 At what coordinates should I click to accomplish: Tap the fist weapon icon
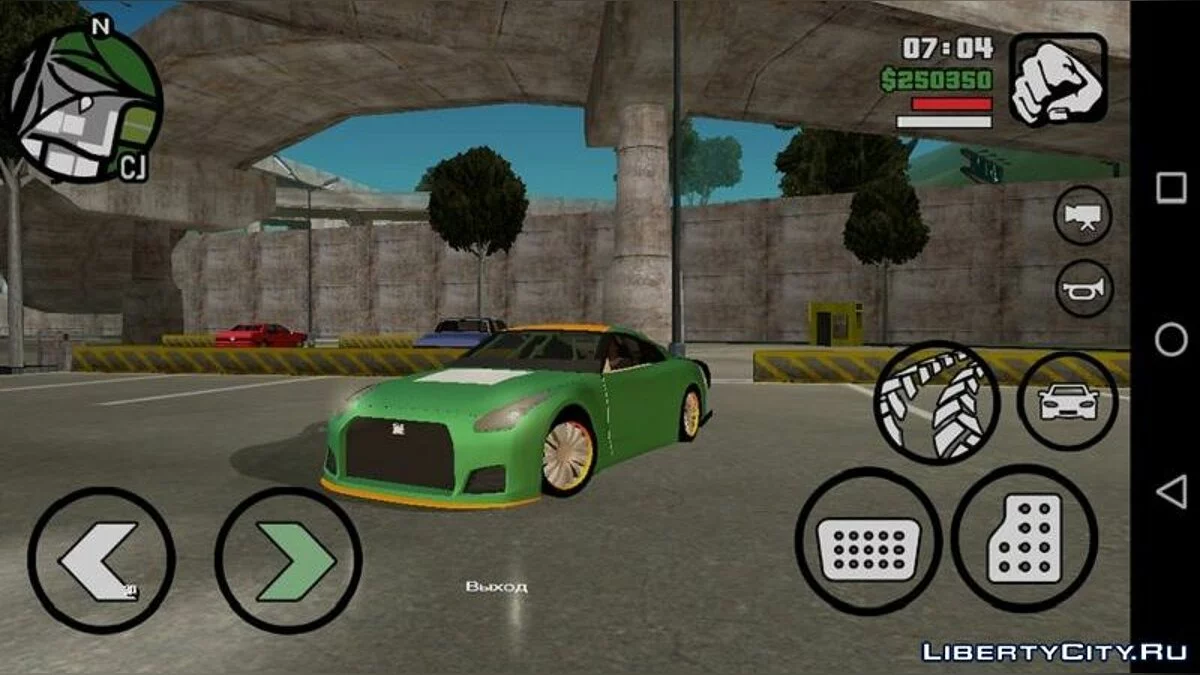(x=1057, y=80)
